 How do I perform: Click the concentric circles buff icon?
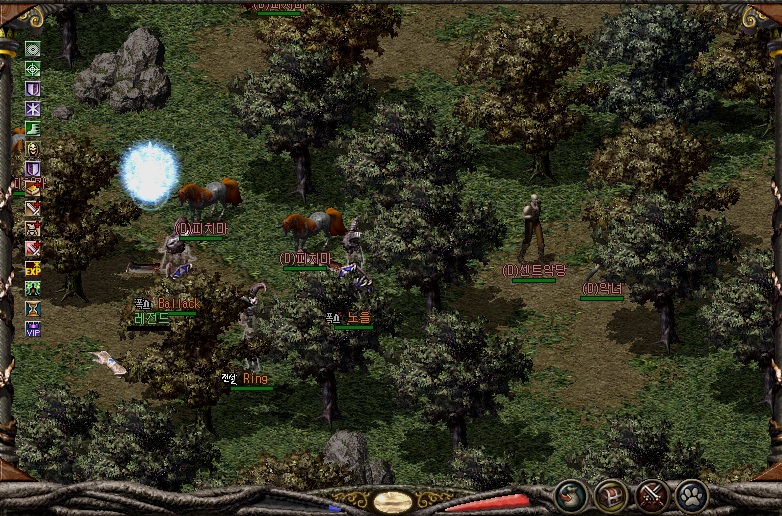click(x=33, y=49)
